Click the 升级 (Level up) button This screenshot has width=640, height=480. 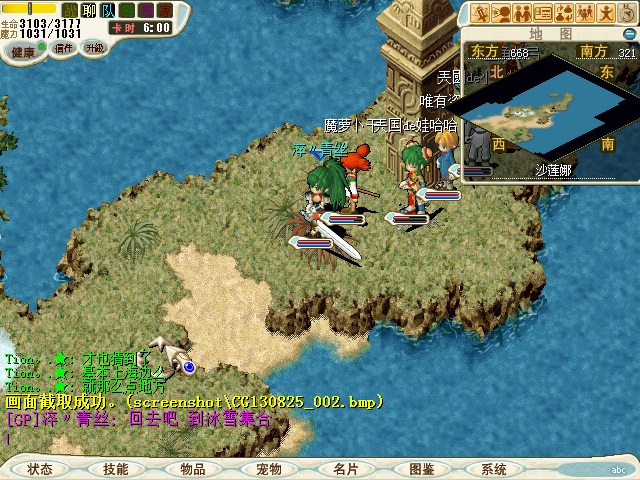(94, 48)
